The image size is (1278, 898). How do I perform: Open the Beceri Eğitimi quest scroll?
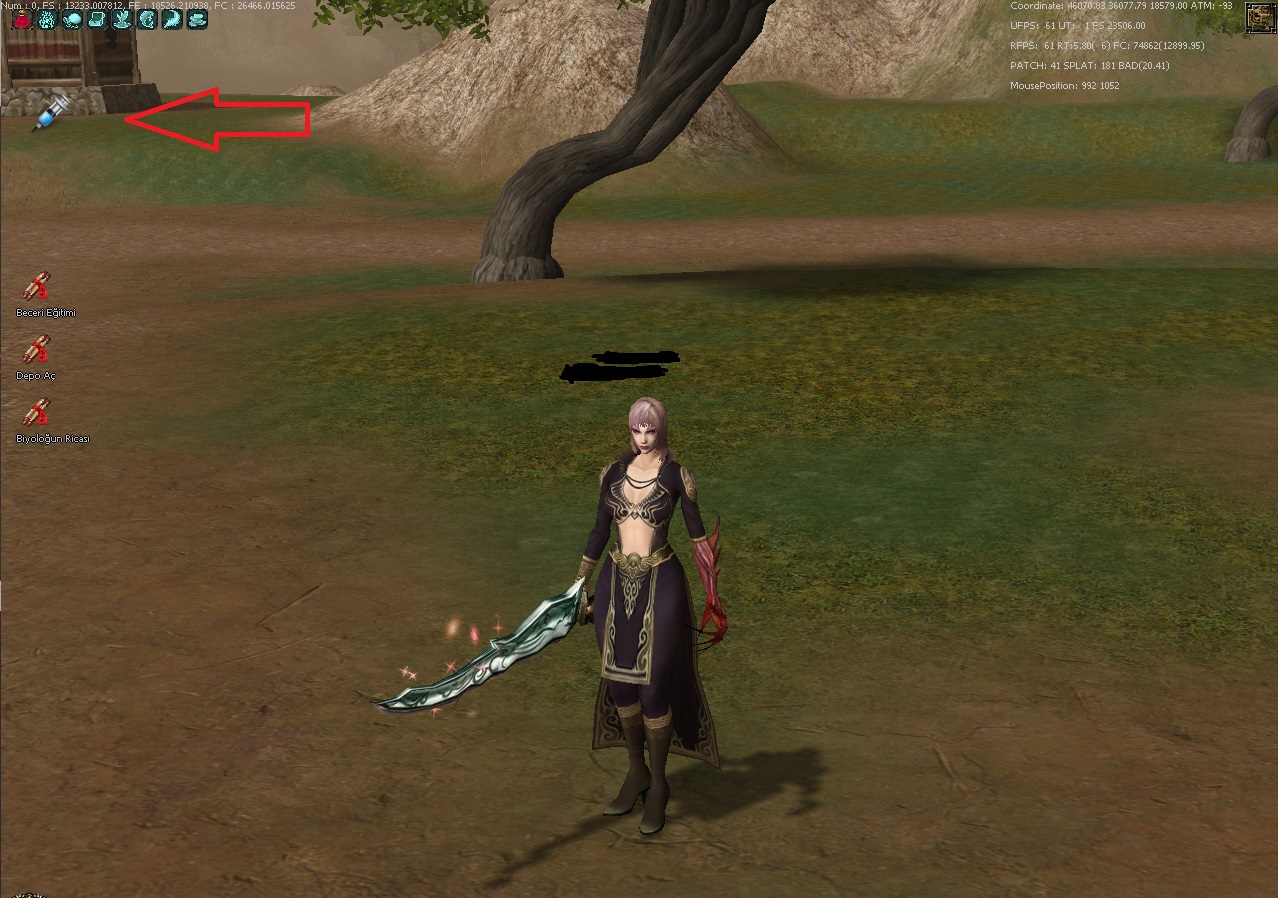36,288
